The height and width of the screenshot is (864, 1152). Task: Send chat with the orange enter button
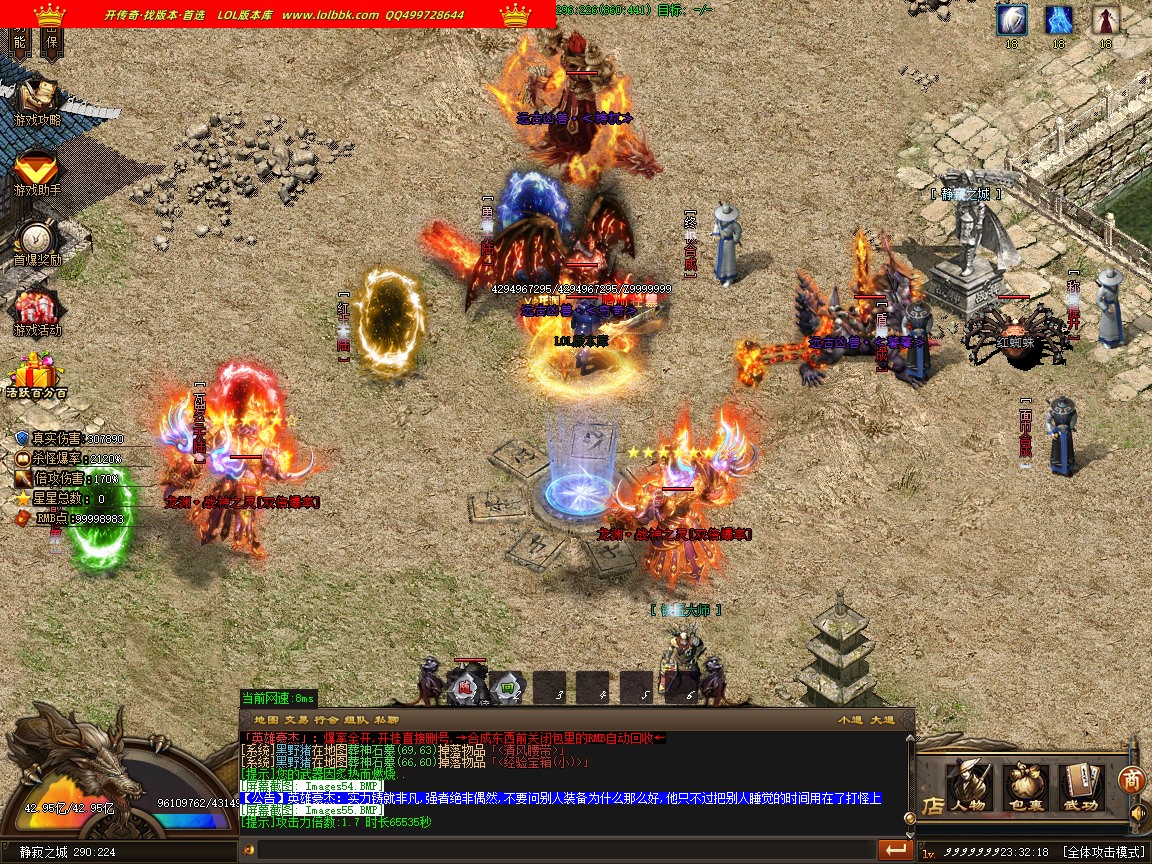pyautogui.click(x=895, y=850)
